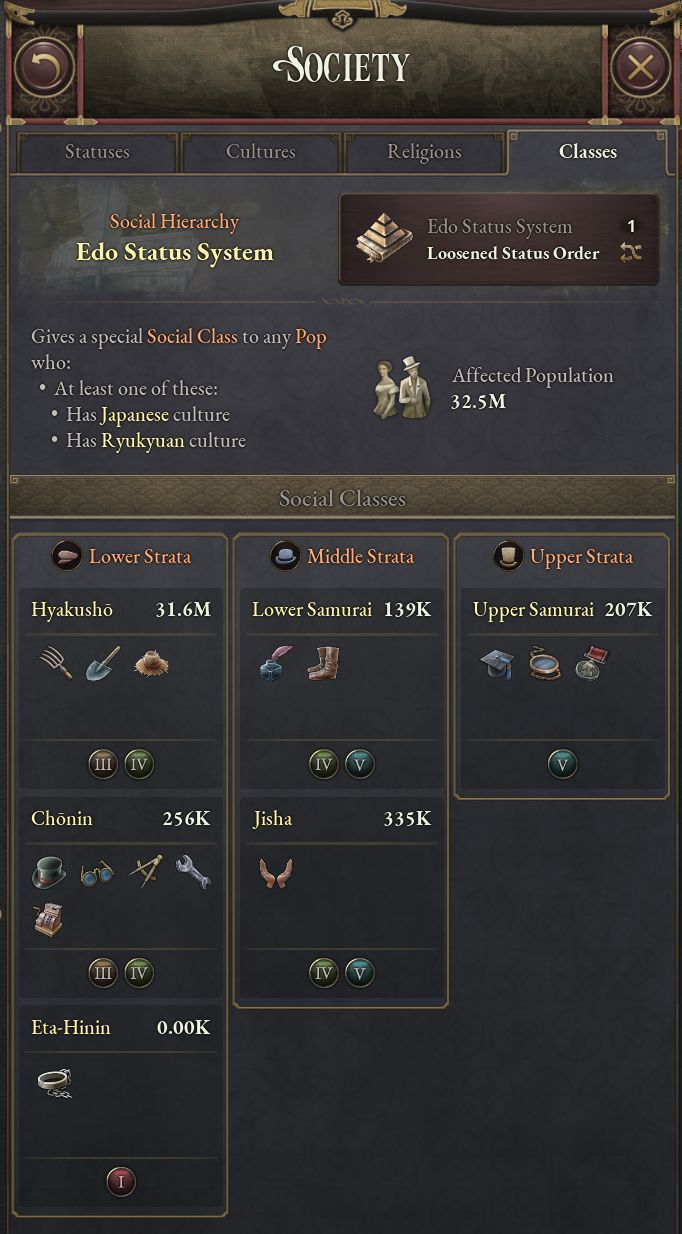
Task: Click the red level I badge under Eta-Hinin
Action: pyautogui.click(x=121, y=1182)
